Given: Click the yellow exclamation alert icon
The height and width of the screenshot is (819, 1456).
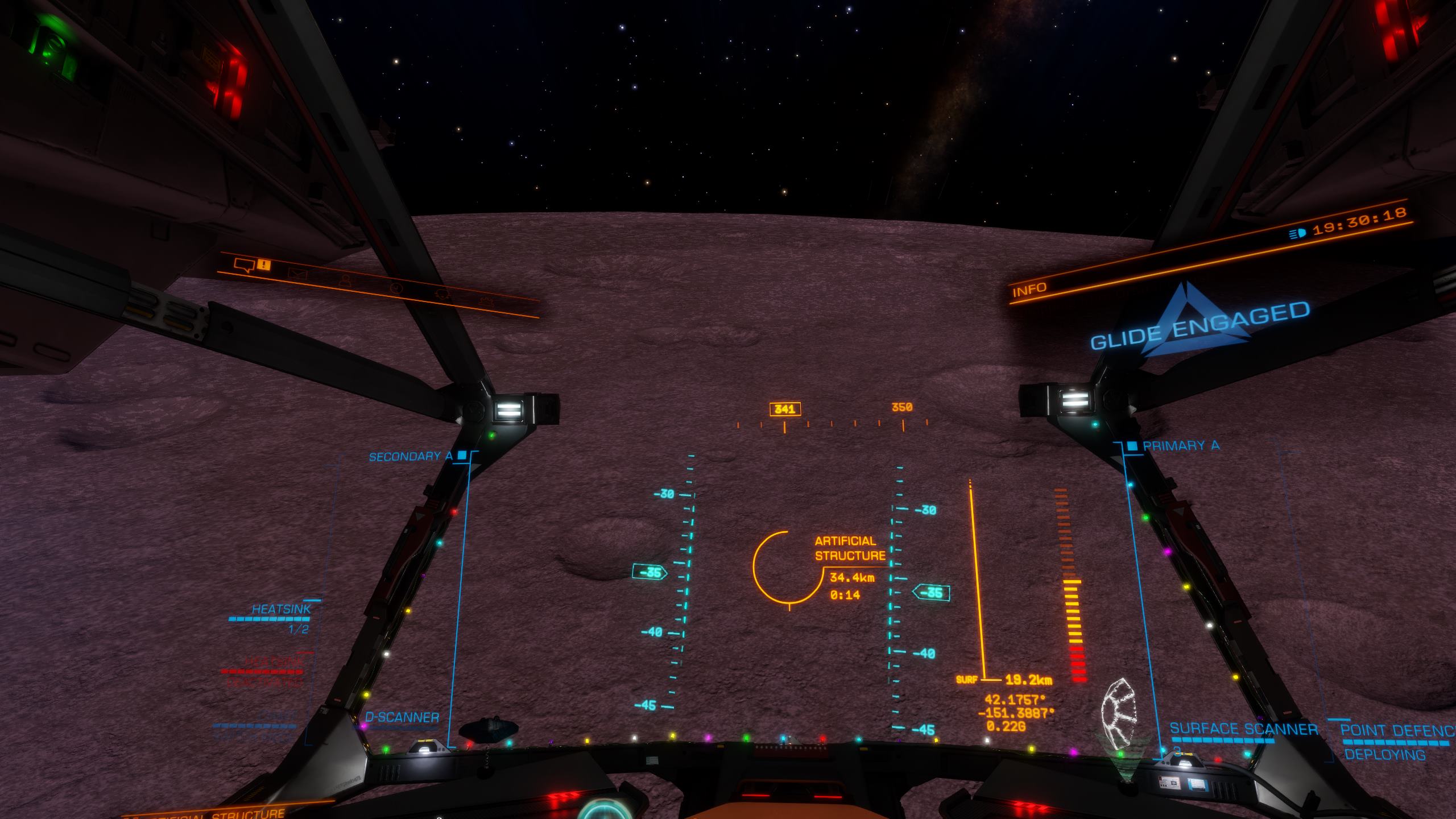Looking at the screenshot, I should point(263,264).
